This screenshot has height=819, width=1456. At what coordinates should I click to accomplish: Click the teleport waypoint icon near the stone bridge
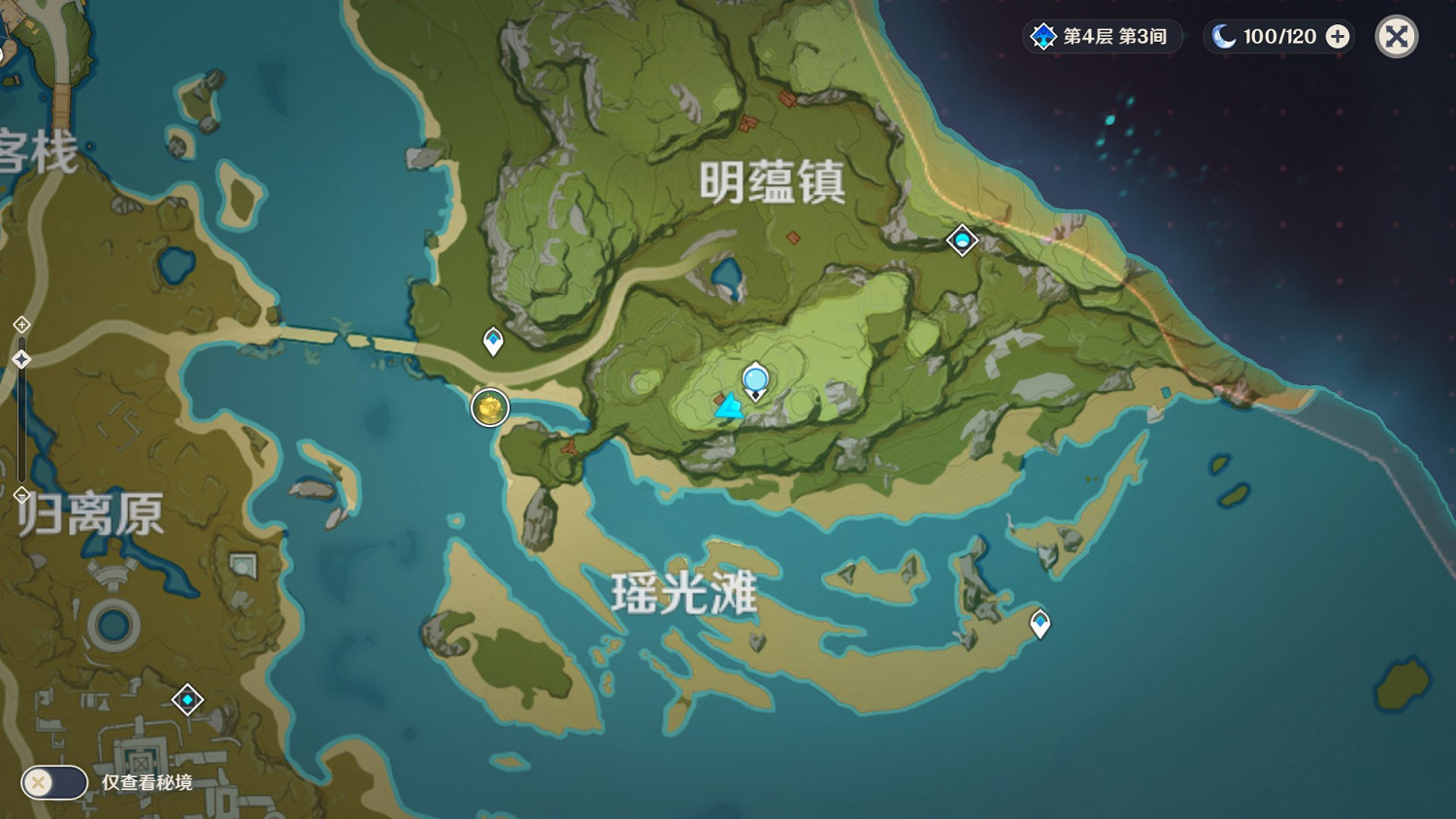tap(493, 340)
